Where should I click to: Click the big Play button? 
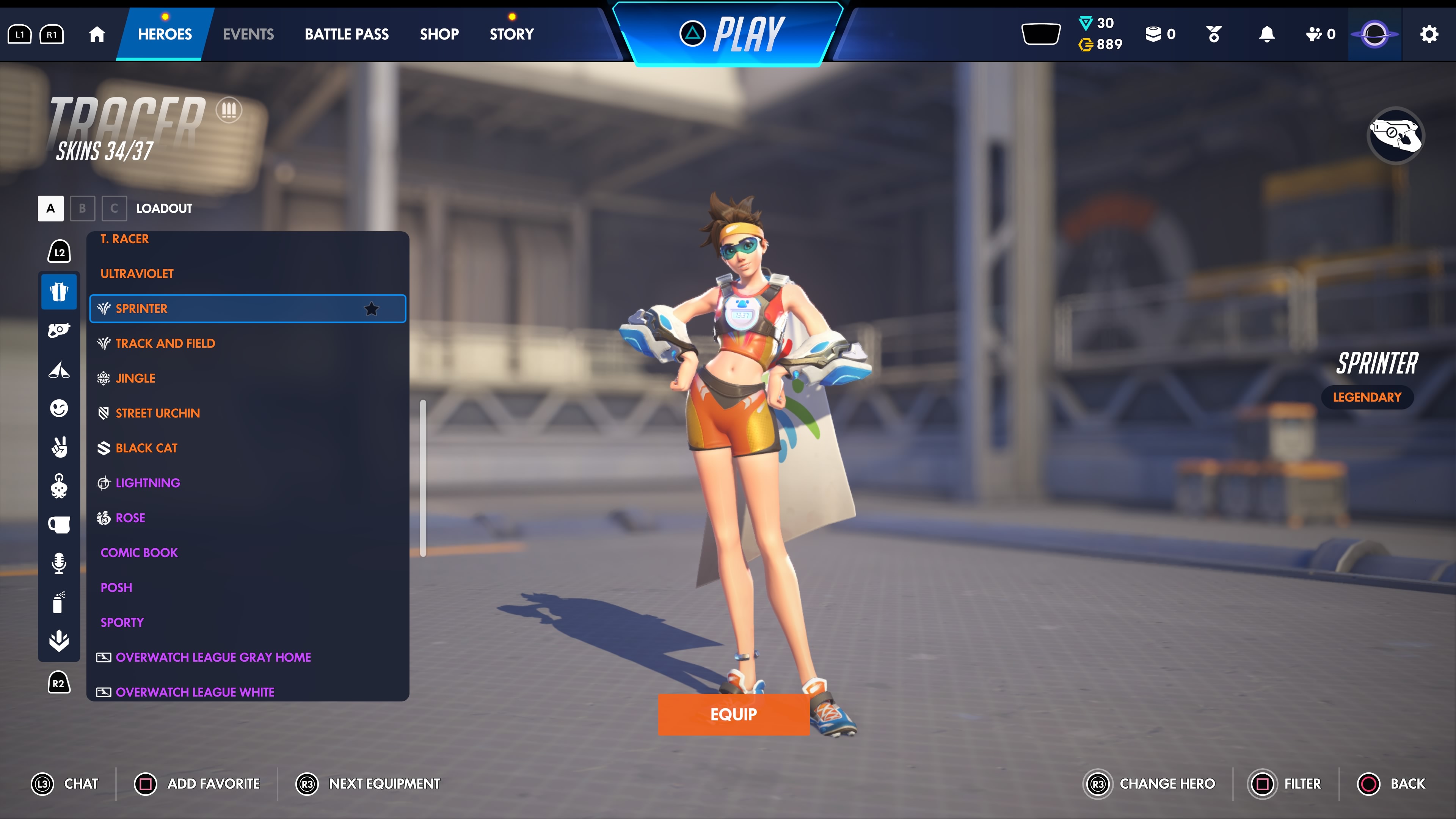(732, 34)
